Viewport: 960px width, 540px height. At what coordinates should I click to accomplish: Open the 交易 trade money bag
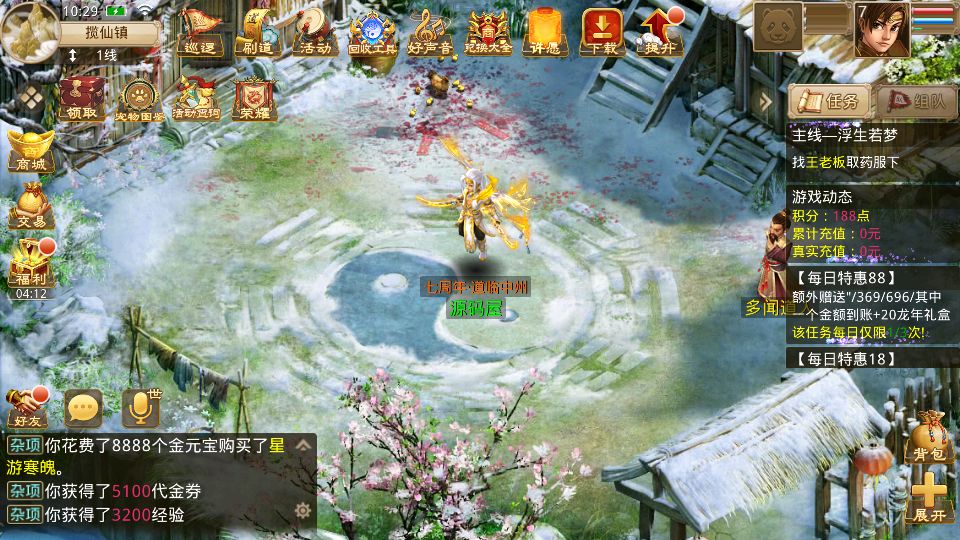[30, 205]
